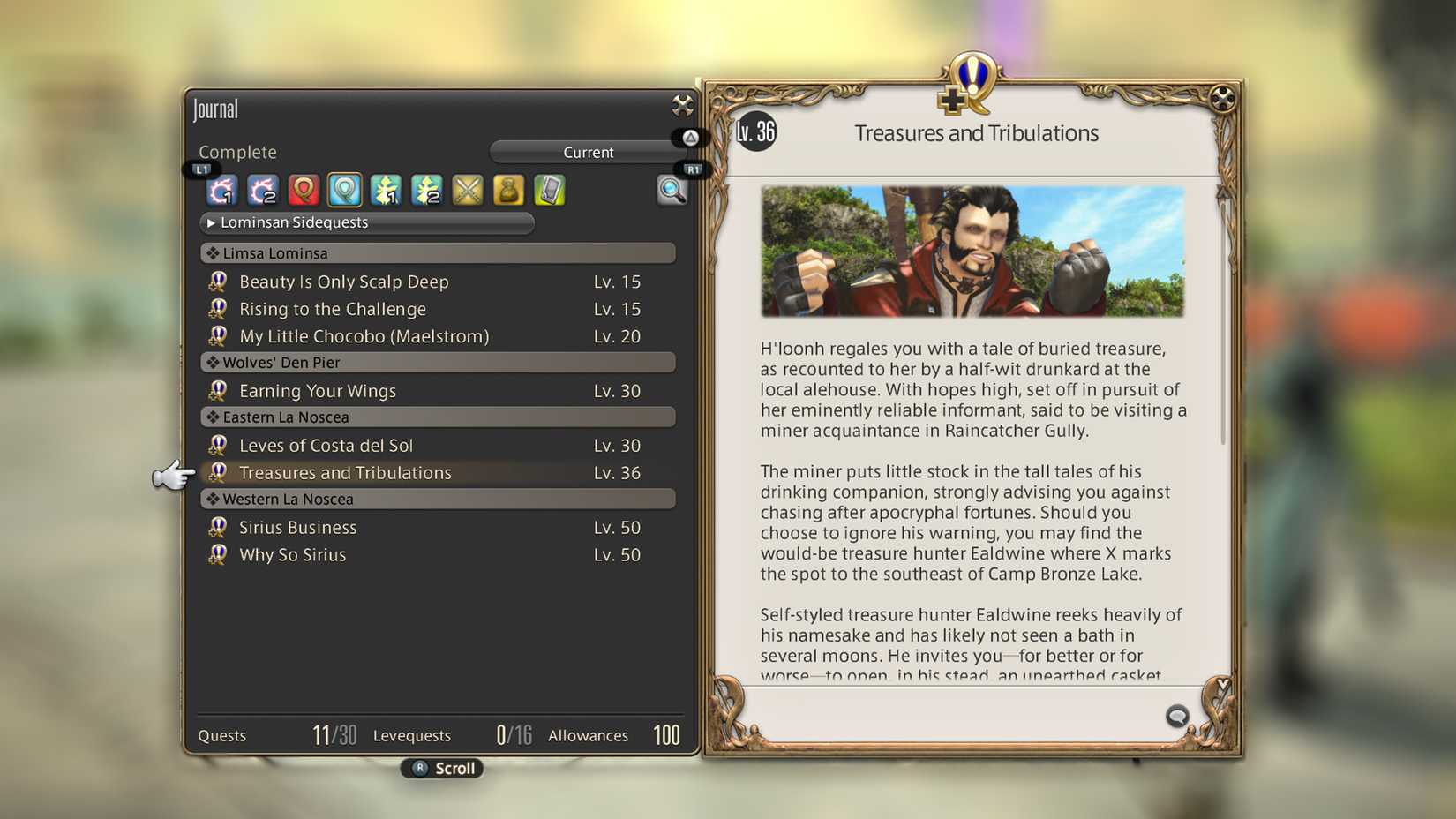The width and height of the screenshot is (1456, 819).
Task: Select the Main Scenario 2 quest category icon
Action: [x=262, y=190]
